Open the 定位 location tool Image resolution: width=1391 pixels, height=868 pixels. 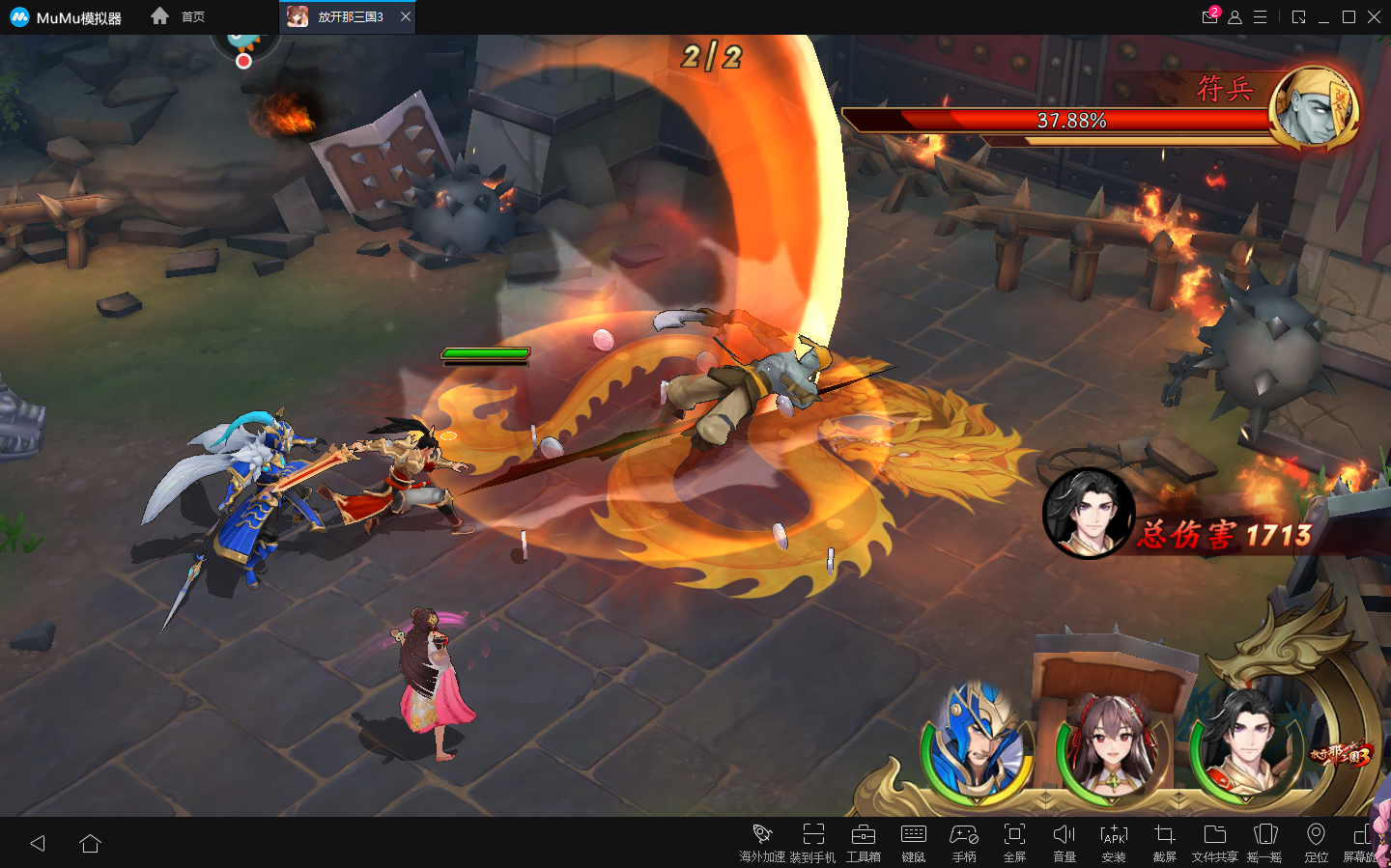[1316, 841]
